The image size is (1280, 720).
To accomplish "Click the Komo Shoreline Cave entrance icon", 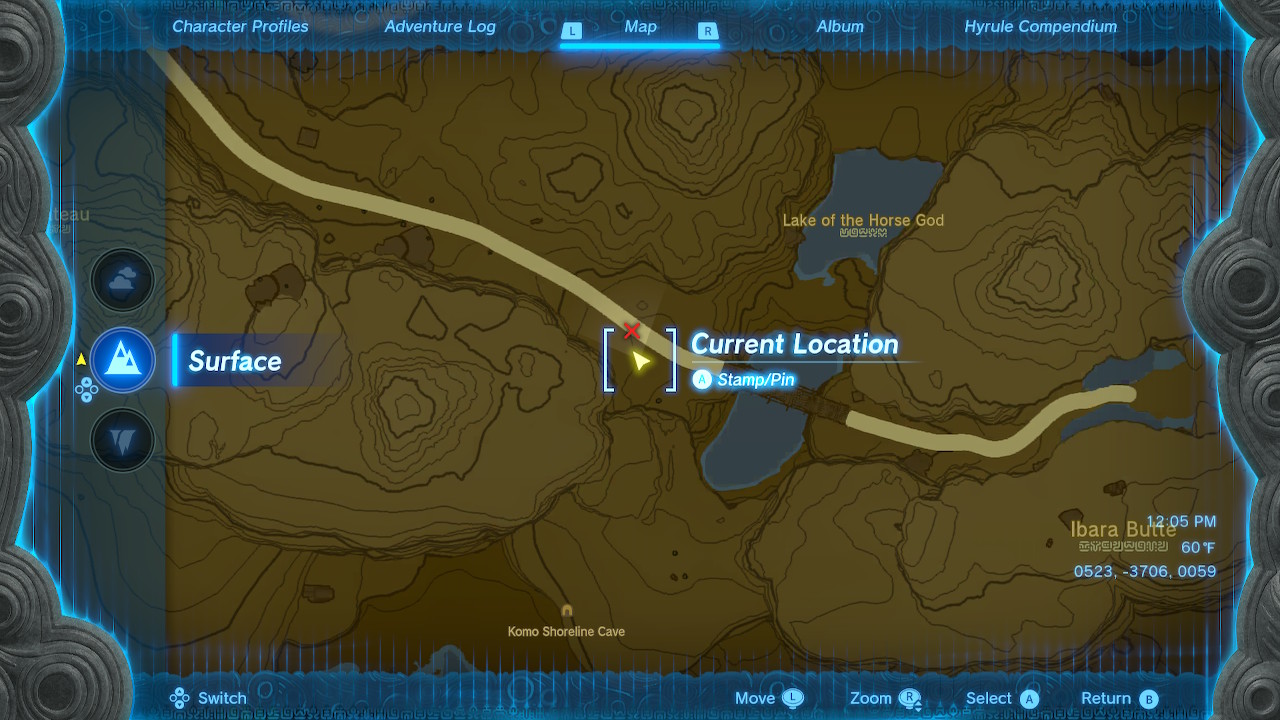I will 566,609.
